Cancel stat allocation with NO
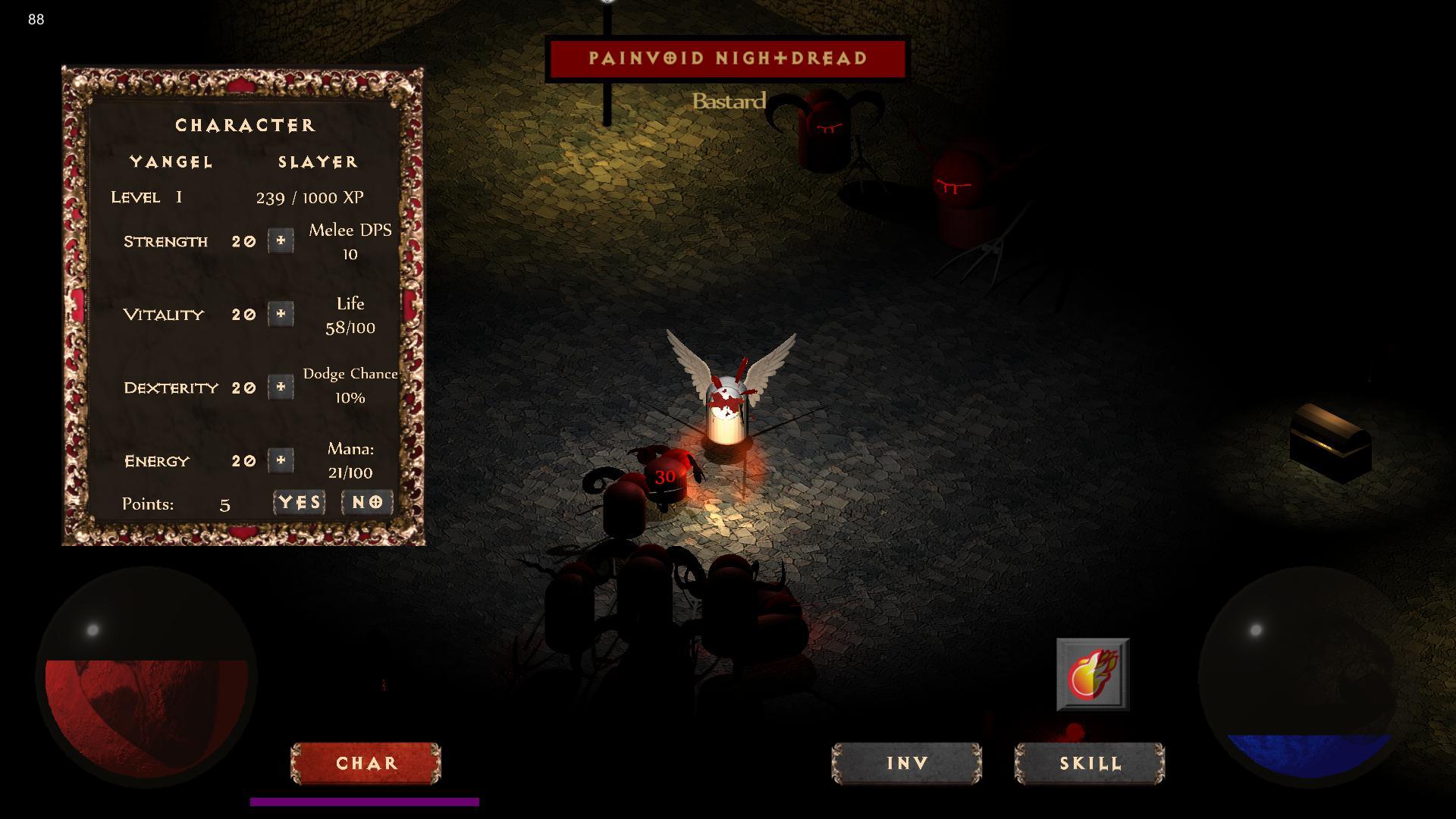1456x819 pixels. [x=367, y=503]
